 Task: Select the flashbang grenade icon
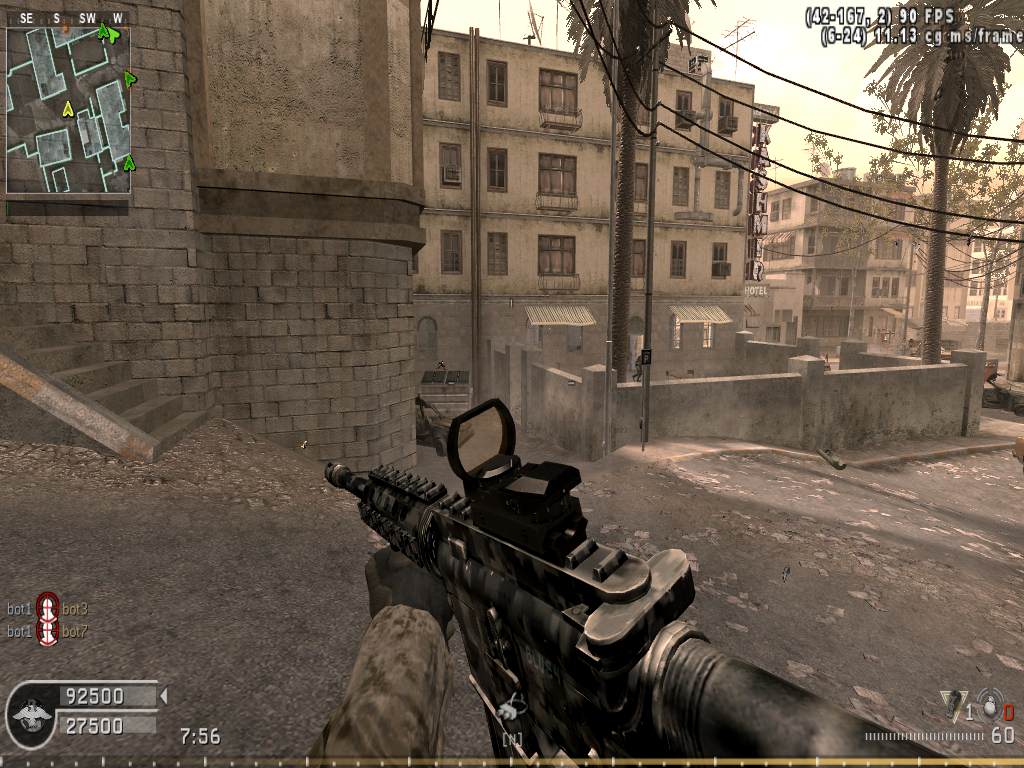pyautogui.click(x=954, y=704)
